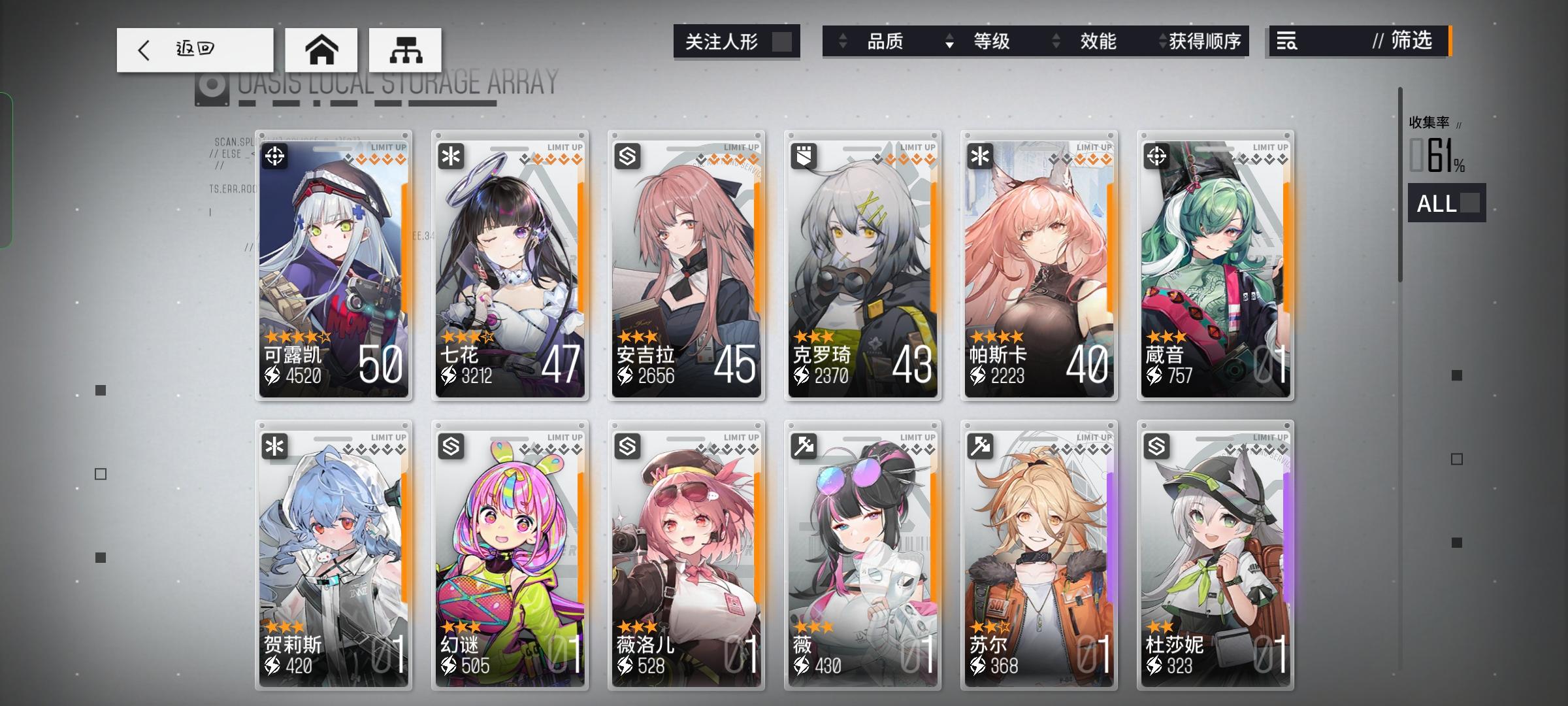
Task: Click the sort list icon left of 筛选
Action: tap(1286, 42)
